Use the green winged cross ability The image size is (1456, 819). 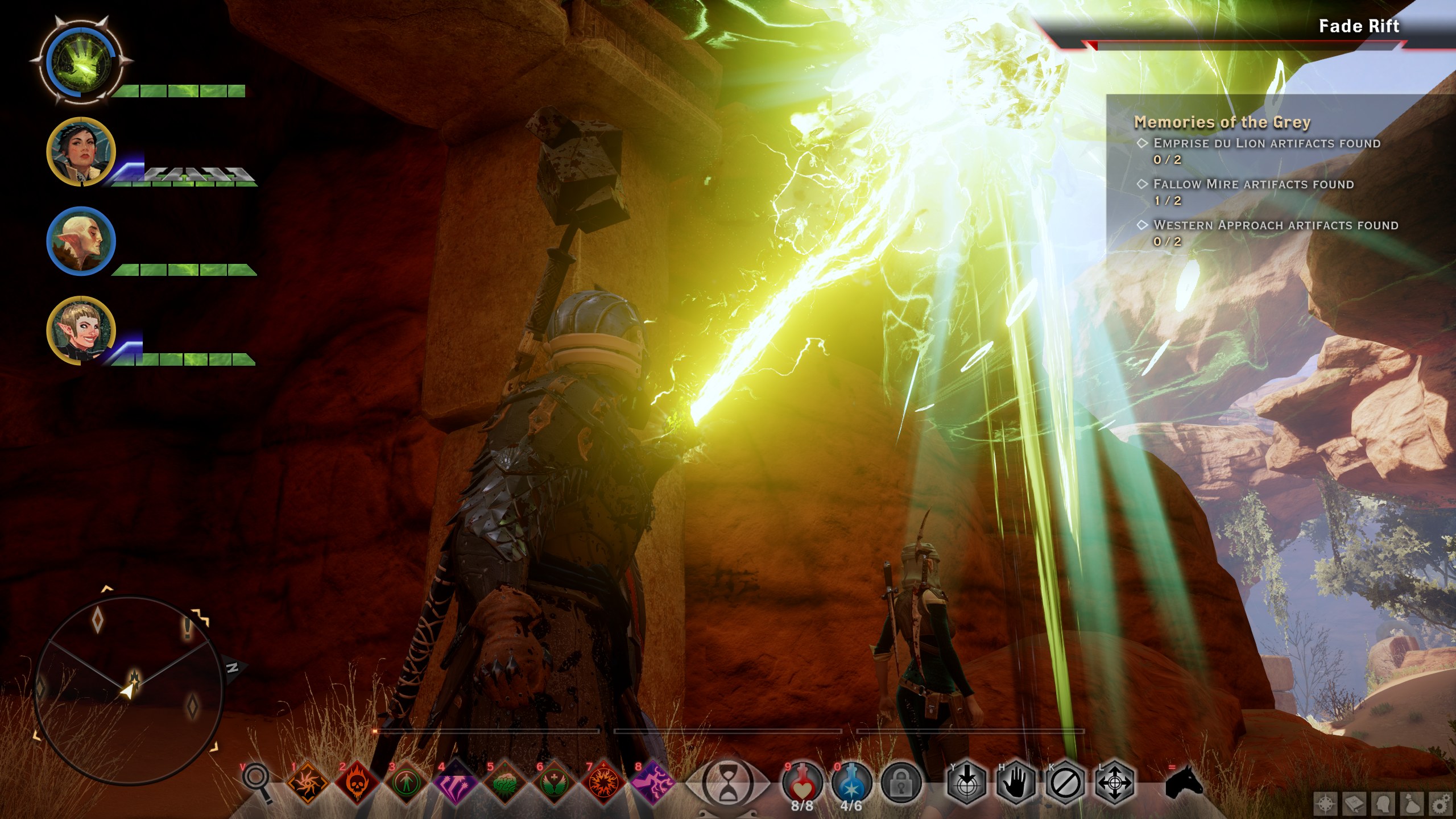(553, 784)
